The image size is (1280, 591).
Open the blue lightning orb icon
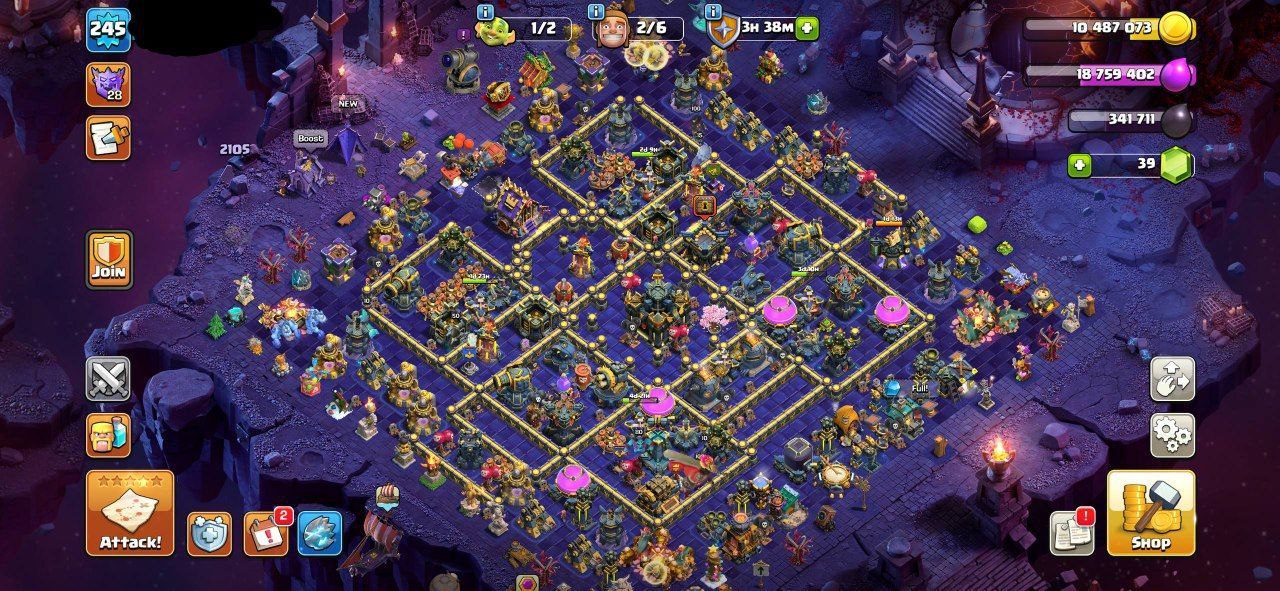tap(320, 534)
